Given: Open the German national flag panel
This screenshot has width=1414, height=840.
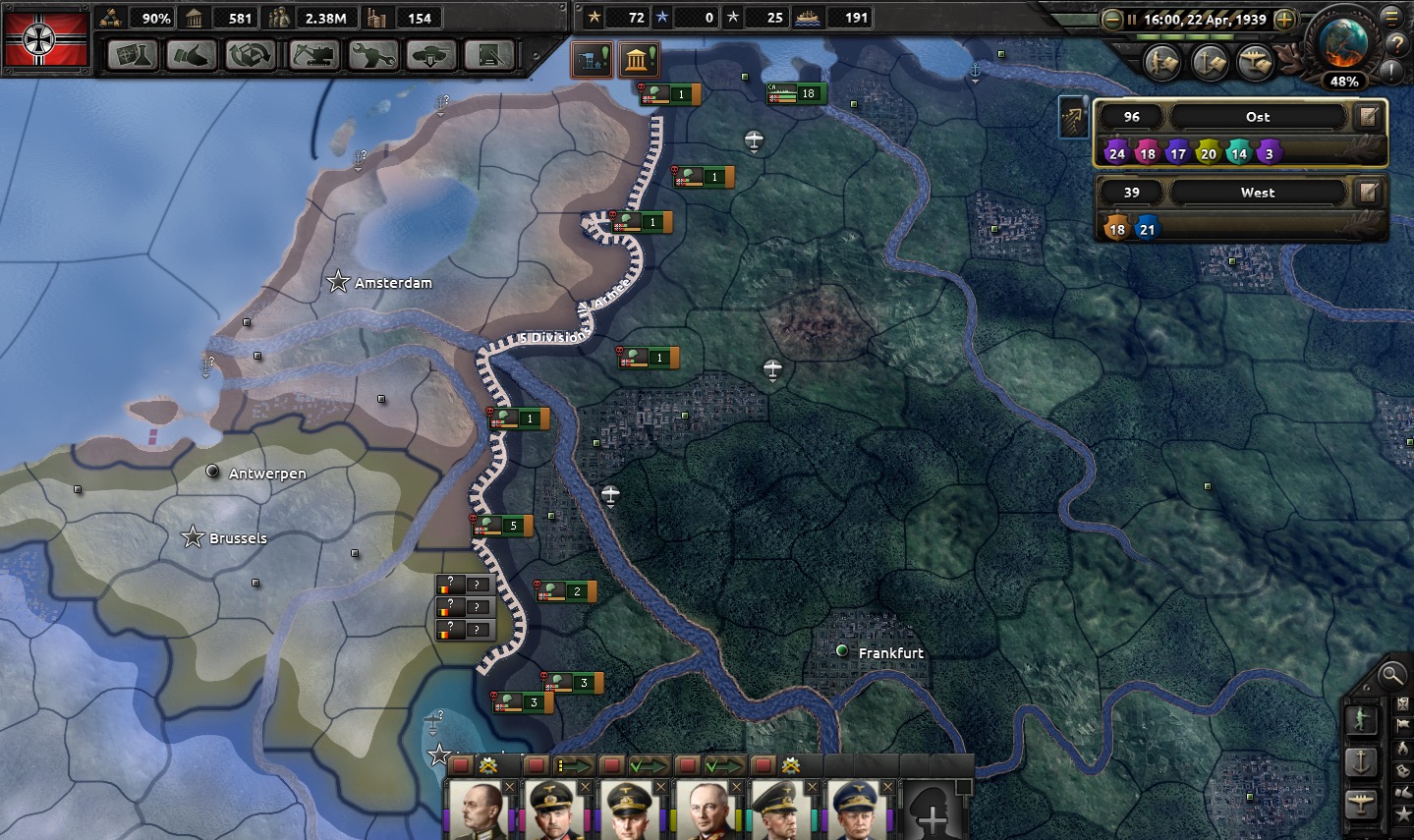Looking at the screenshot, I should coord(46,38).
